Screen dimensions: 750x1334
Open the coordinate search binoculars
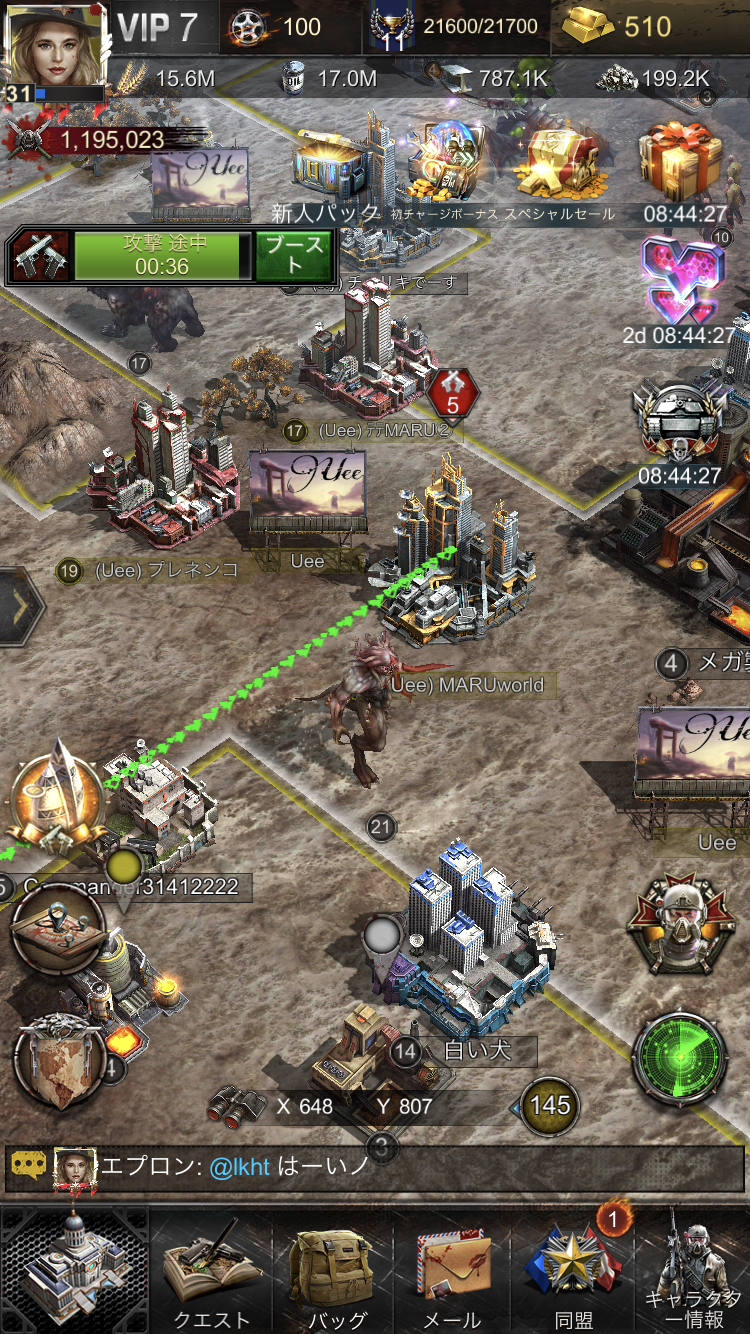pos(236,1105)
